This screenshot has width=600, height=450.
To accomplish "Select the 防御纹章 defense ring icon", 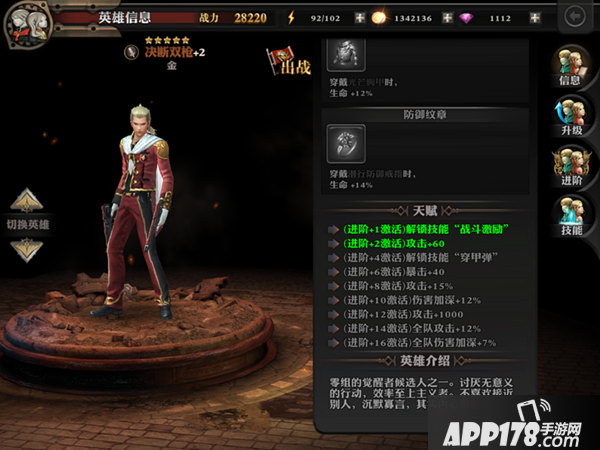I will coord(346,144).
